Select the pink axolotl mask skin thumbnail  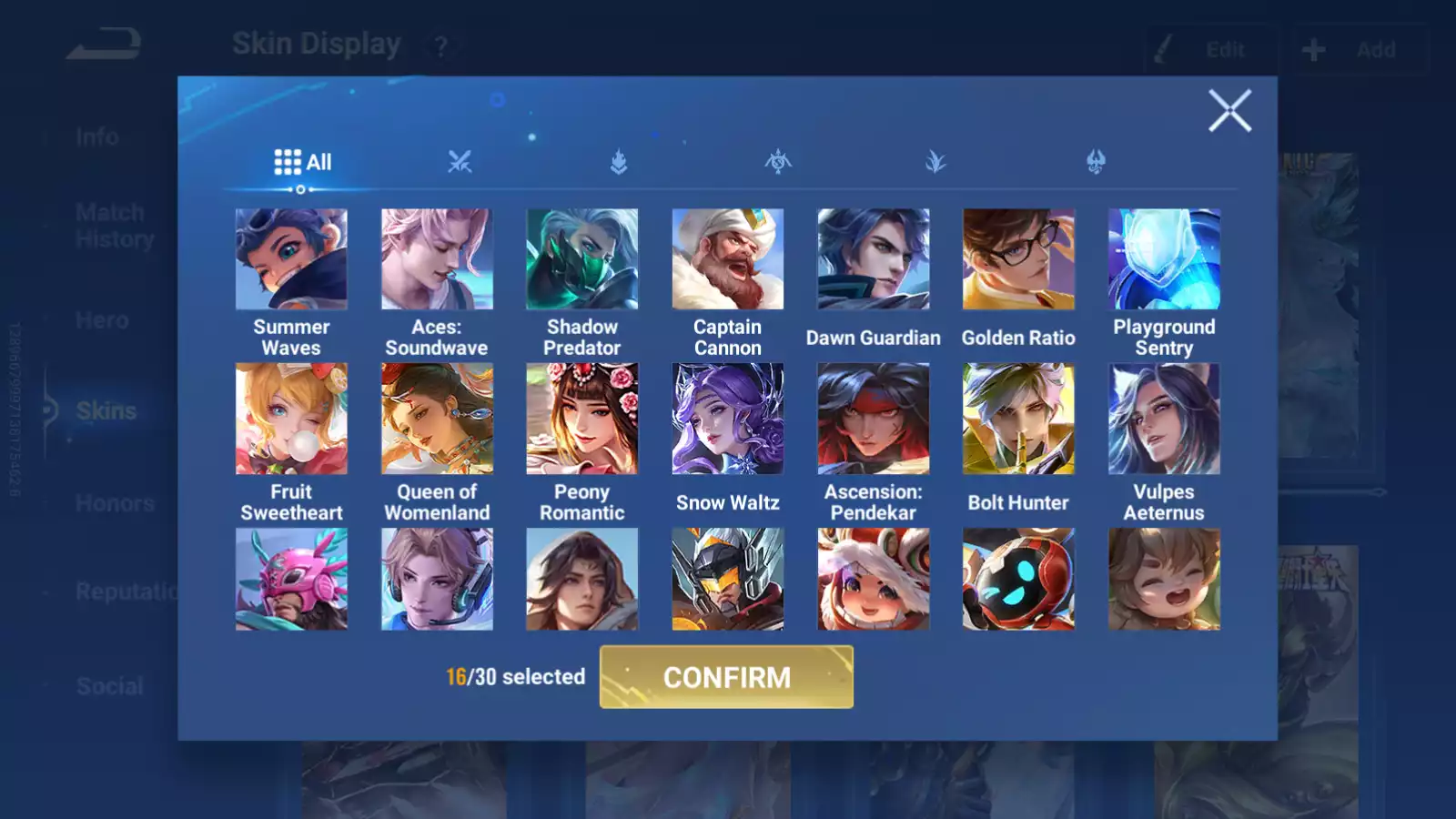[x=291, y=580]
